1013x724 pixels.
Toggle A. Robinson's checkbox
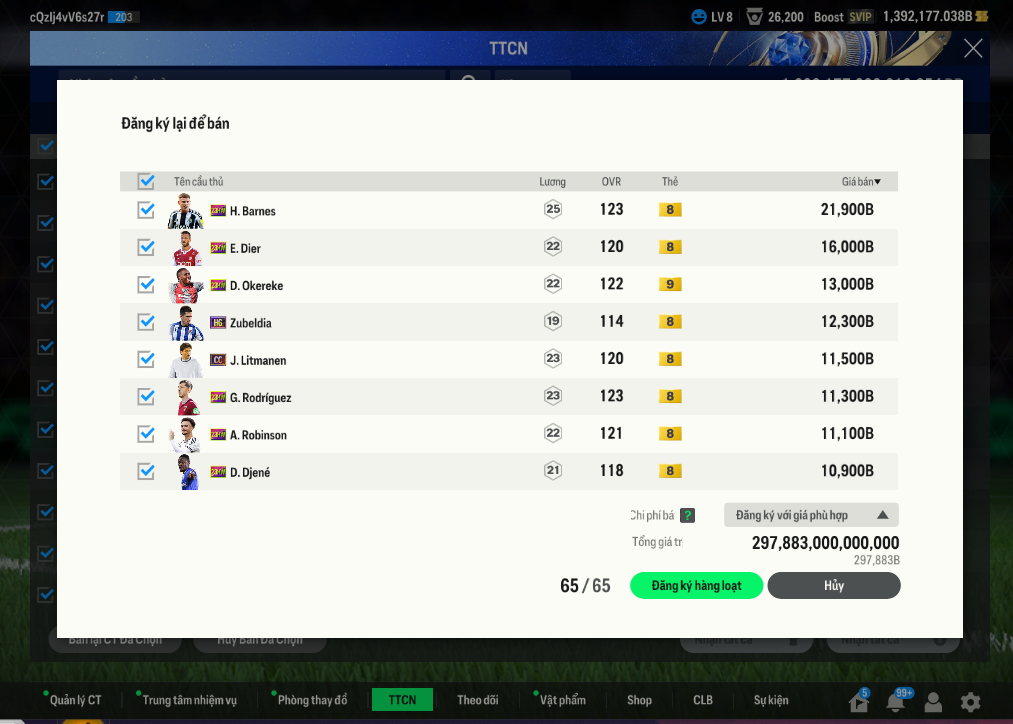point(146,434)
